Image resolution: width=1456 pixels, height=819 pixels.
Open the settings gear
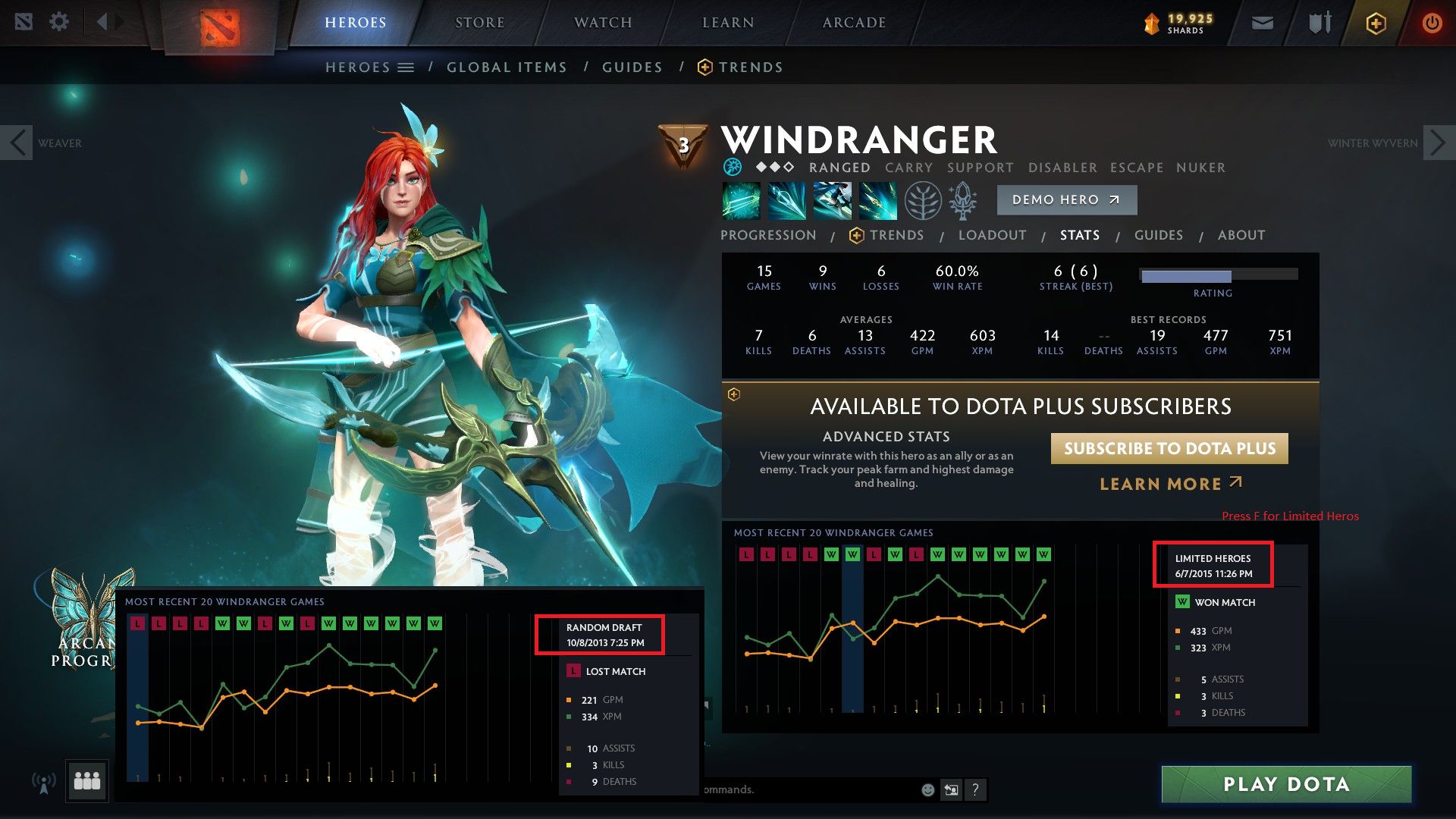[59, 22]
